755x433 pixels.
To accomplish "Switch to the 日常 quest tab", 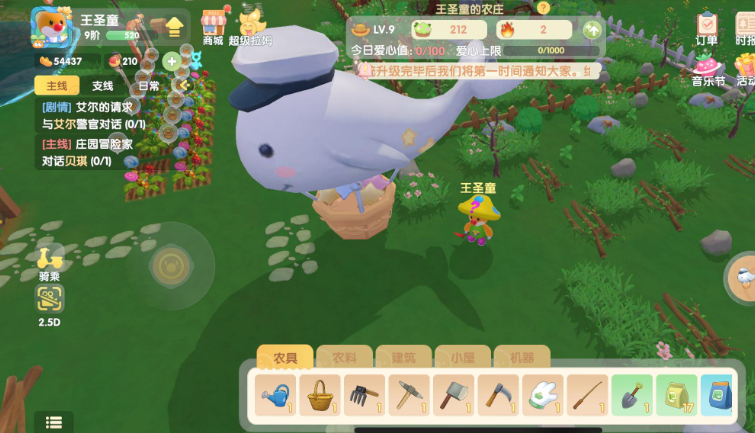I will tap(148, 87).
